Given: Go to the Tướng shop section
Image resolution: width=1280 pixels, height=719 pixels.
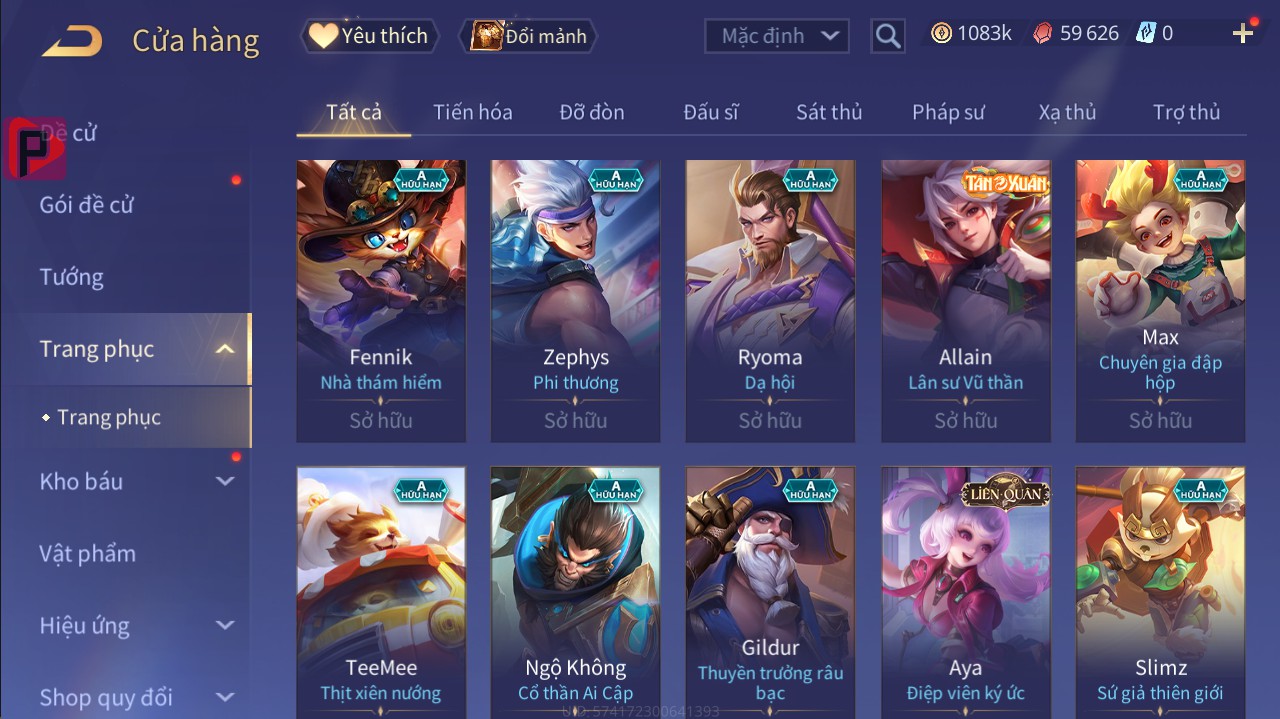Looking at the screenshot, I should tap(72, 277).
